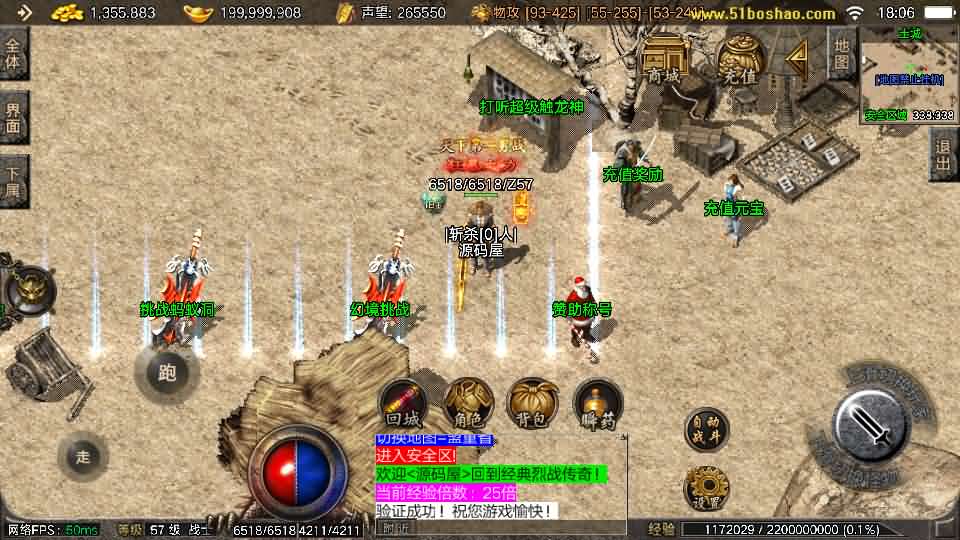Tap the 跑 run button
960x540 pixels.
click(x=167, y=373)
